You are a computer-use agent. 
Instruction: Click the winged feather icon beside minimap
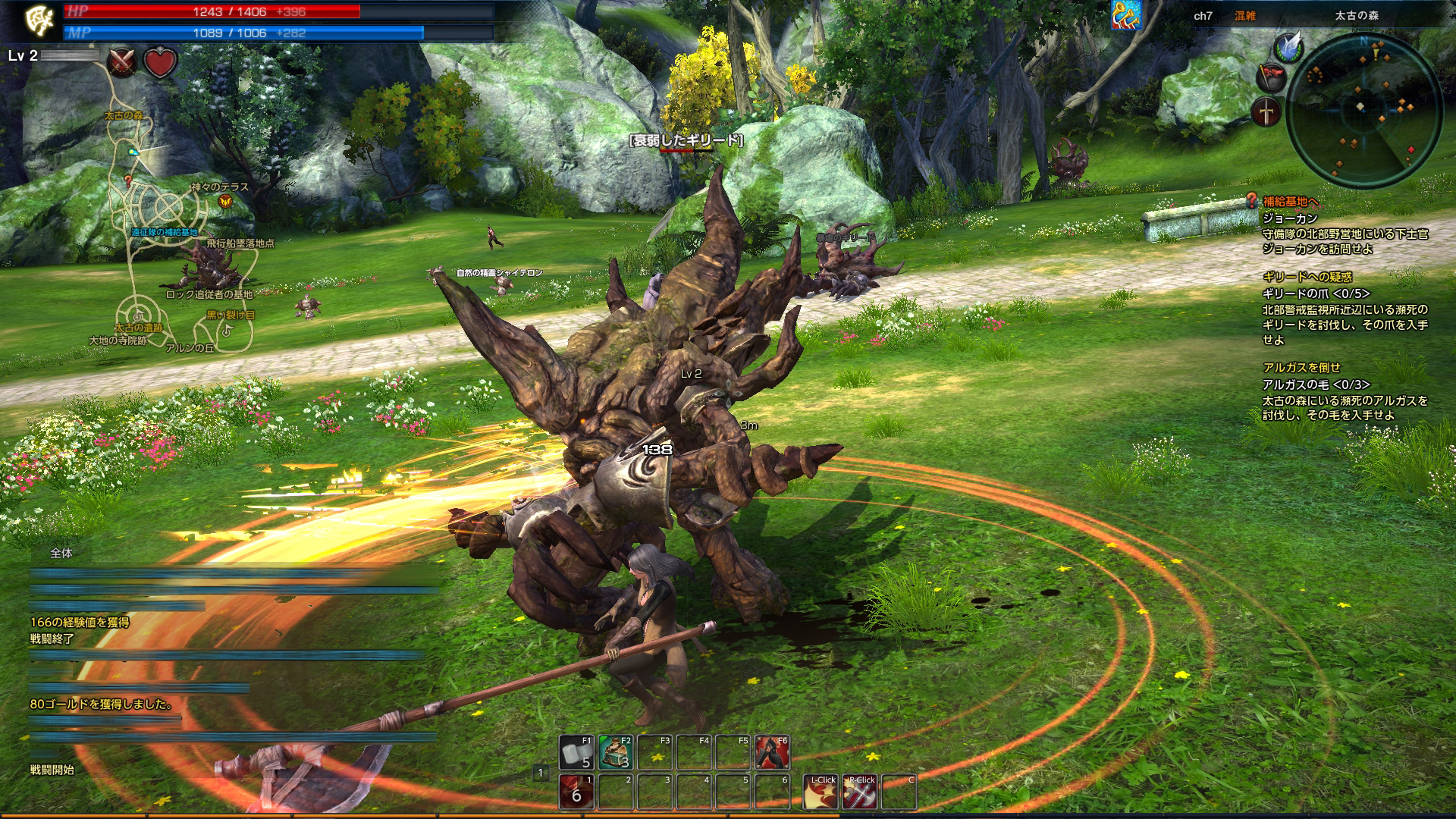[x=1288, y=47]
